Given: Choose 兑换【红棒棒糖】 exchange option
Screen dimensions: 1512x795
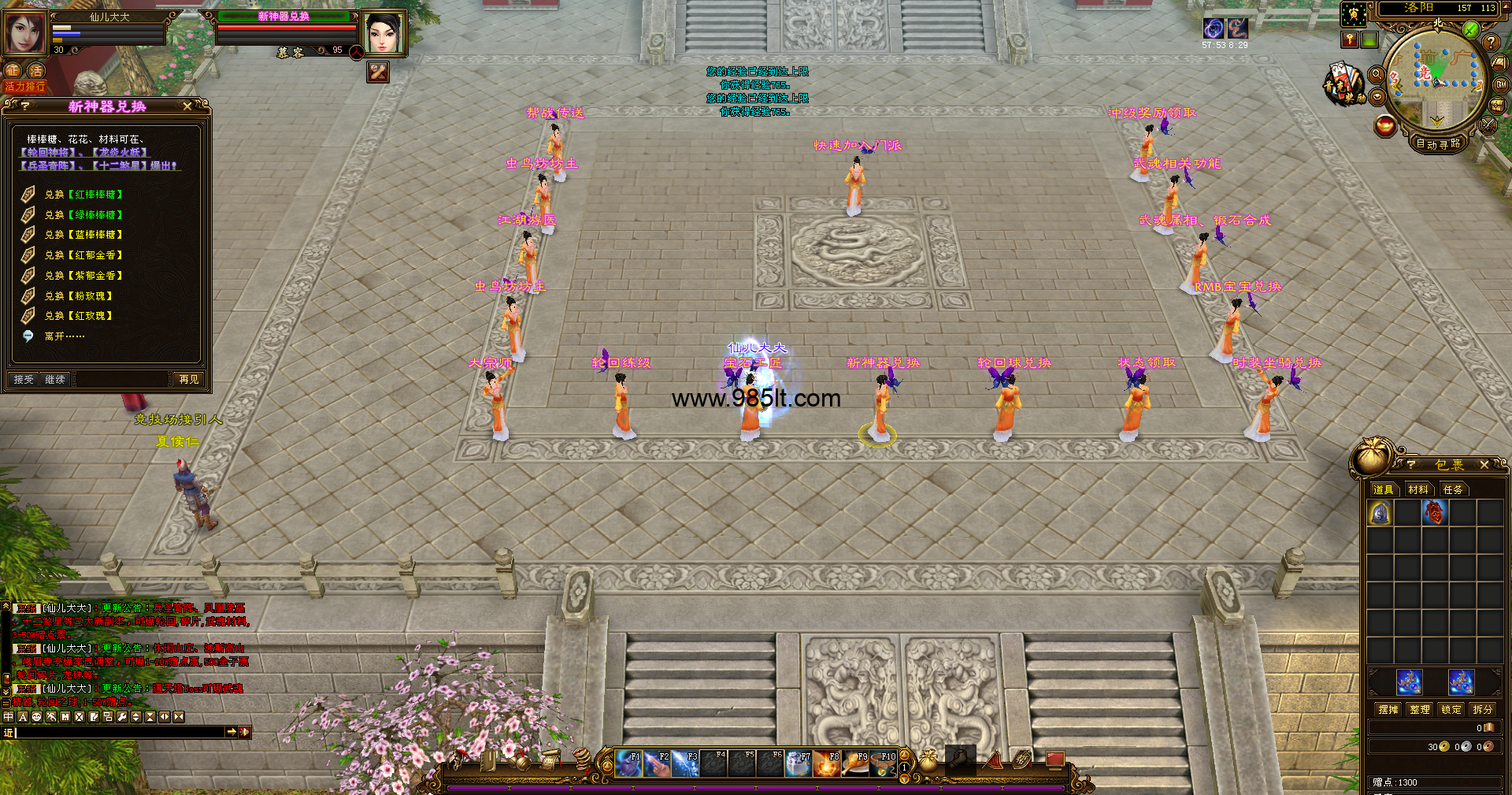Looking at the screenshot, I should click(83, 195).
